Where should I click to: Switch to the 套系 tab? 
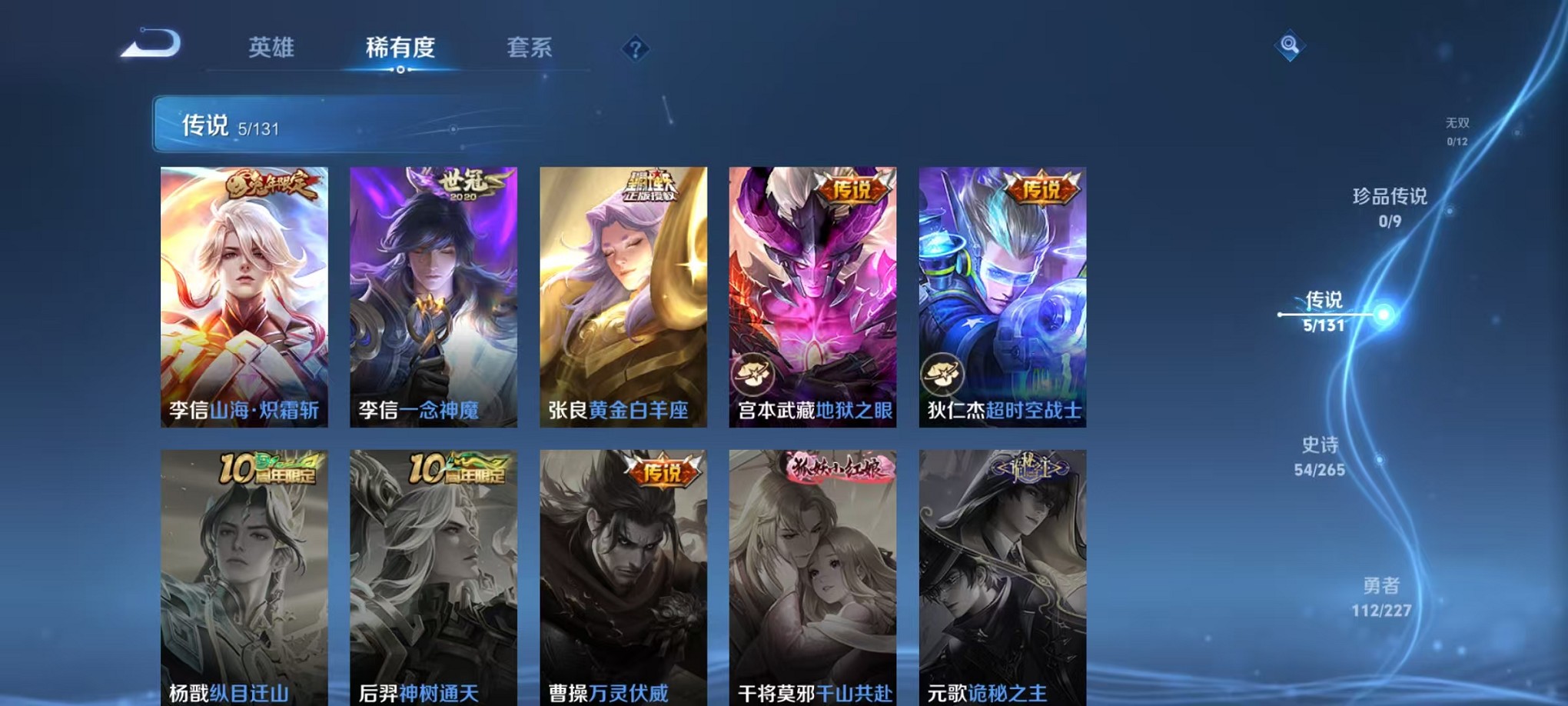pyautogui.click(x=530, y=48)
